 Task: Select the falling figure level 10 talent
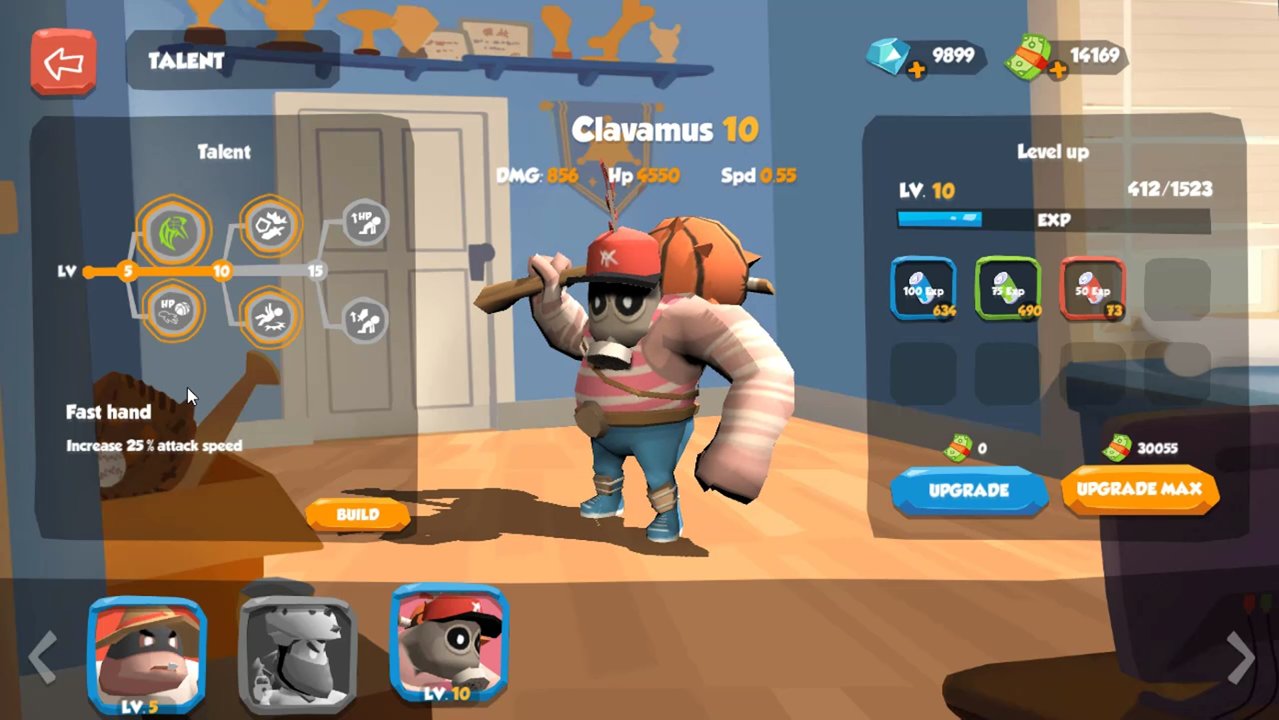270,317
